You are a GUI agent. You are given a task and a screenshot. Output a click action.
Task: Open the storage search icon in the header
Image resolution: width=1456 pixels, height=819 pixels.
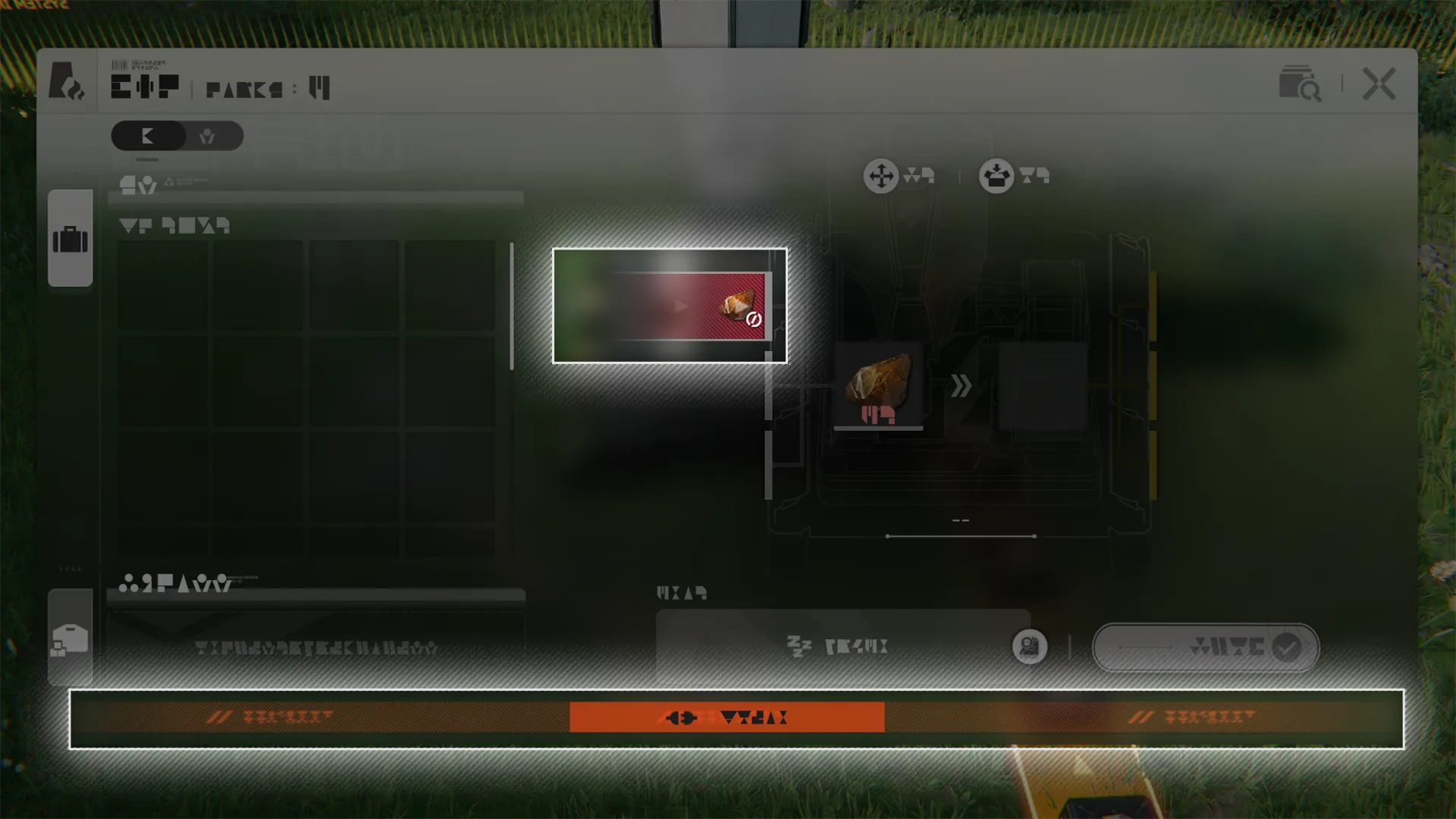[1299, 84]
